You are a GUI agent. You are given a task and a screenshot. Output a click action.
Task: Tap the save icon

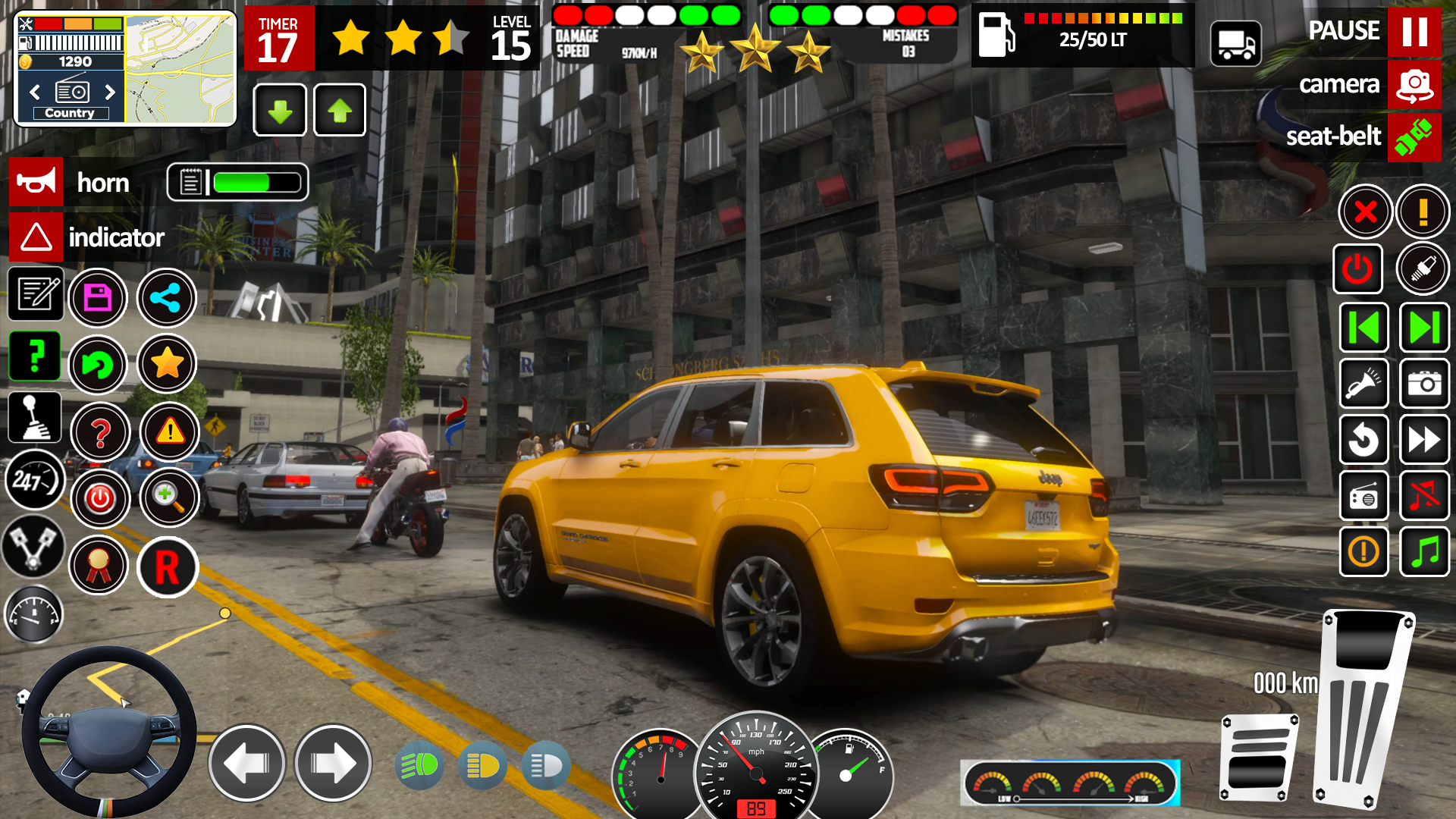point(99,298)
